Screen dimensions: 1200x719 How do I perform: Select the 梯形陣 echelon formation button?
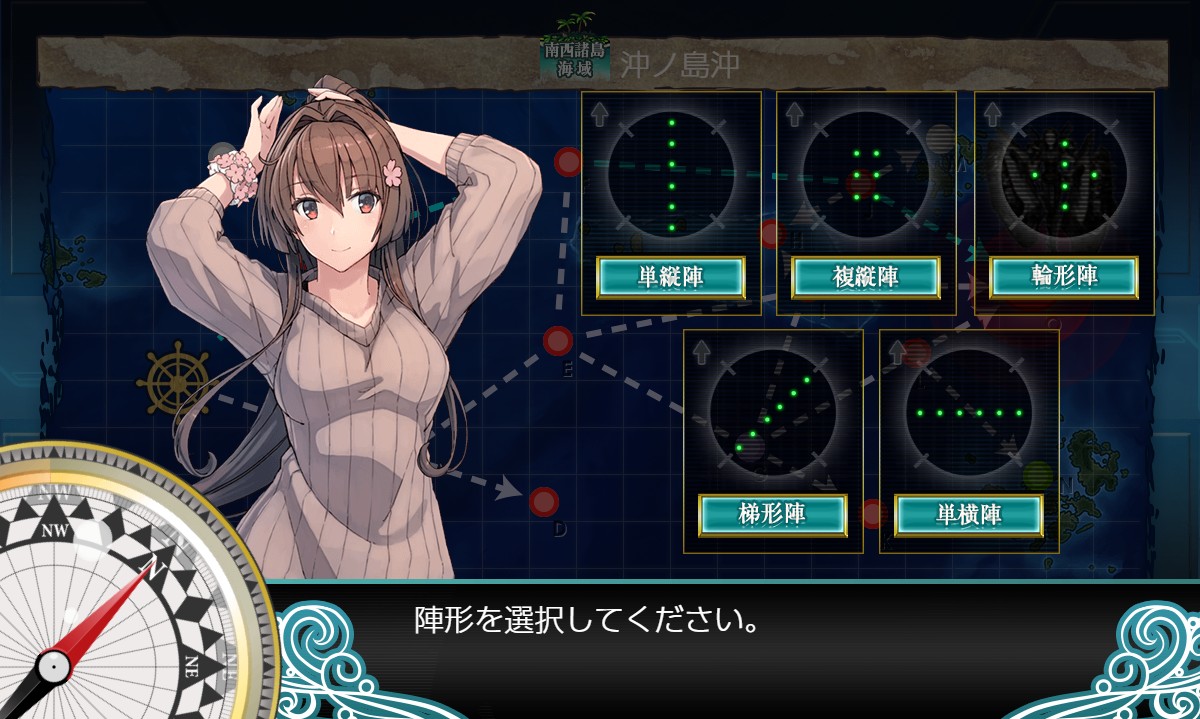click(773, 514)
